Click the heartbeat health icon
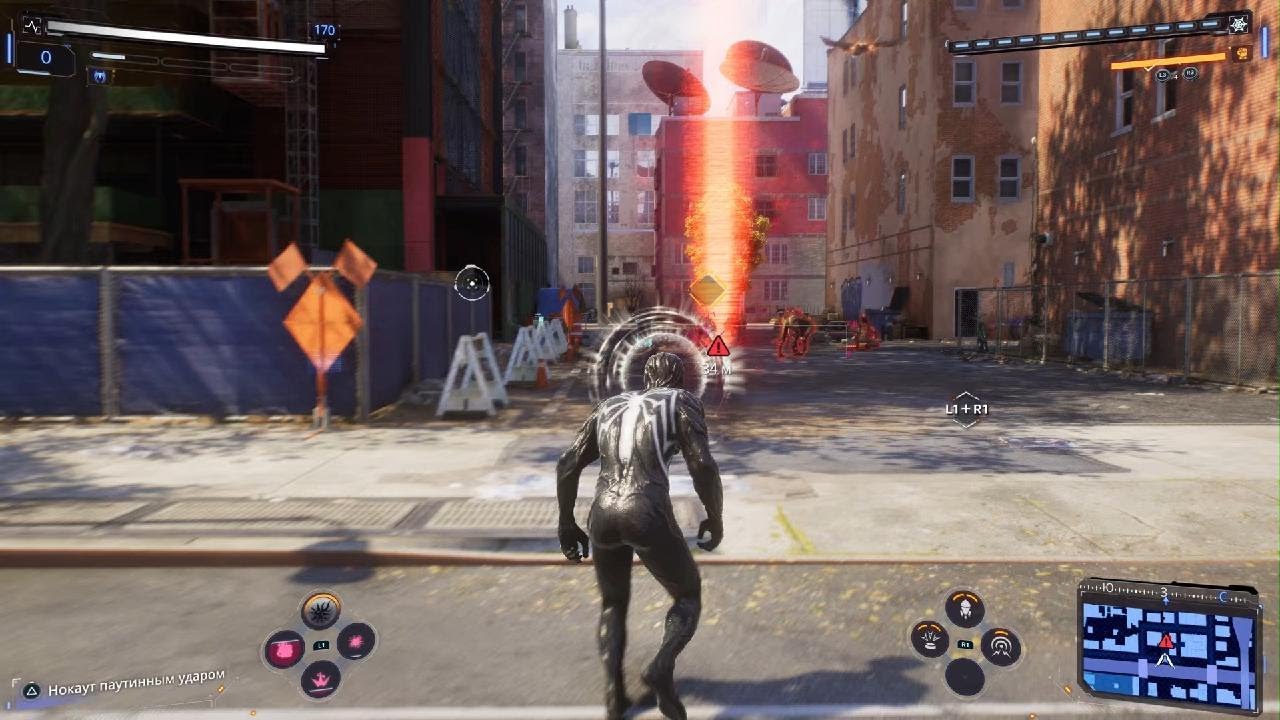The width and height of the screenshot is (1280, 720). pyautogui.click(x=32, y=25)
